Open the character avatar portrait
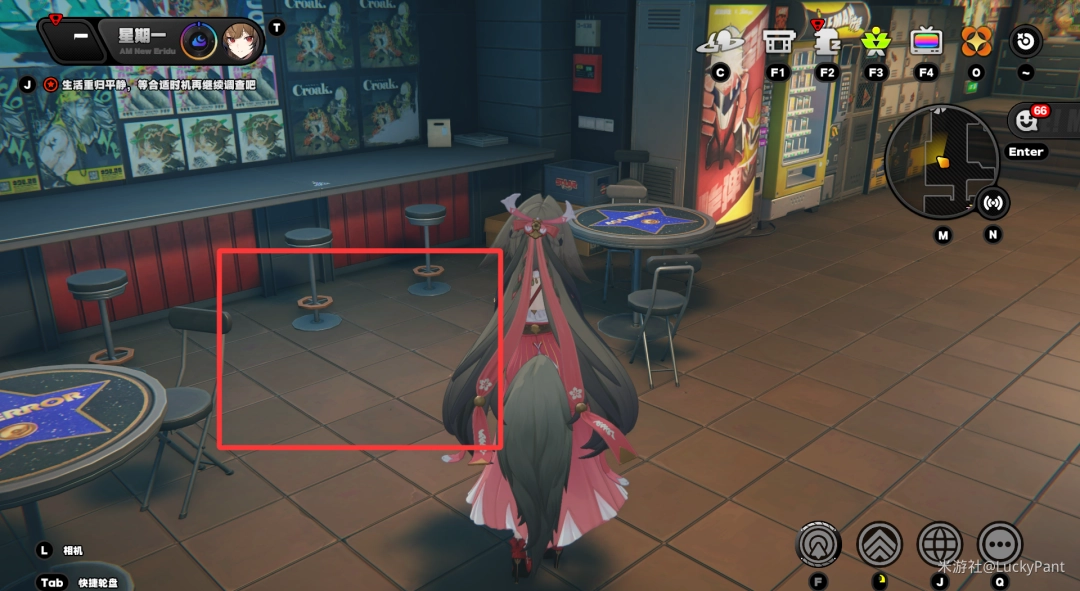Image resolution: width=1080 pixels, height=591 pixels. pyautogui.click(x=242, y=41)
